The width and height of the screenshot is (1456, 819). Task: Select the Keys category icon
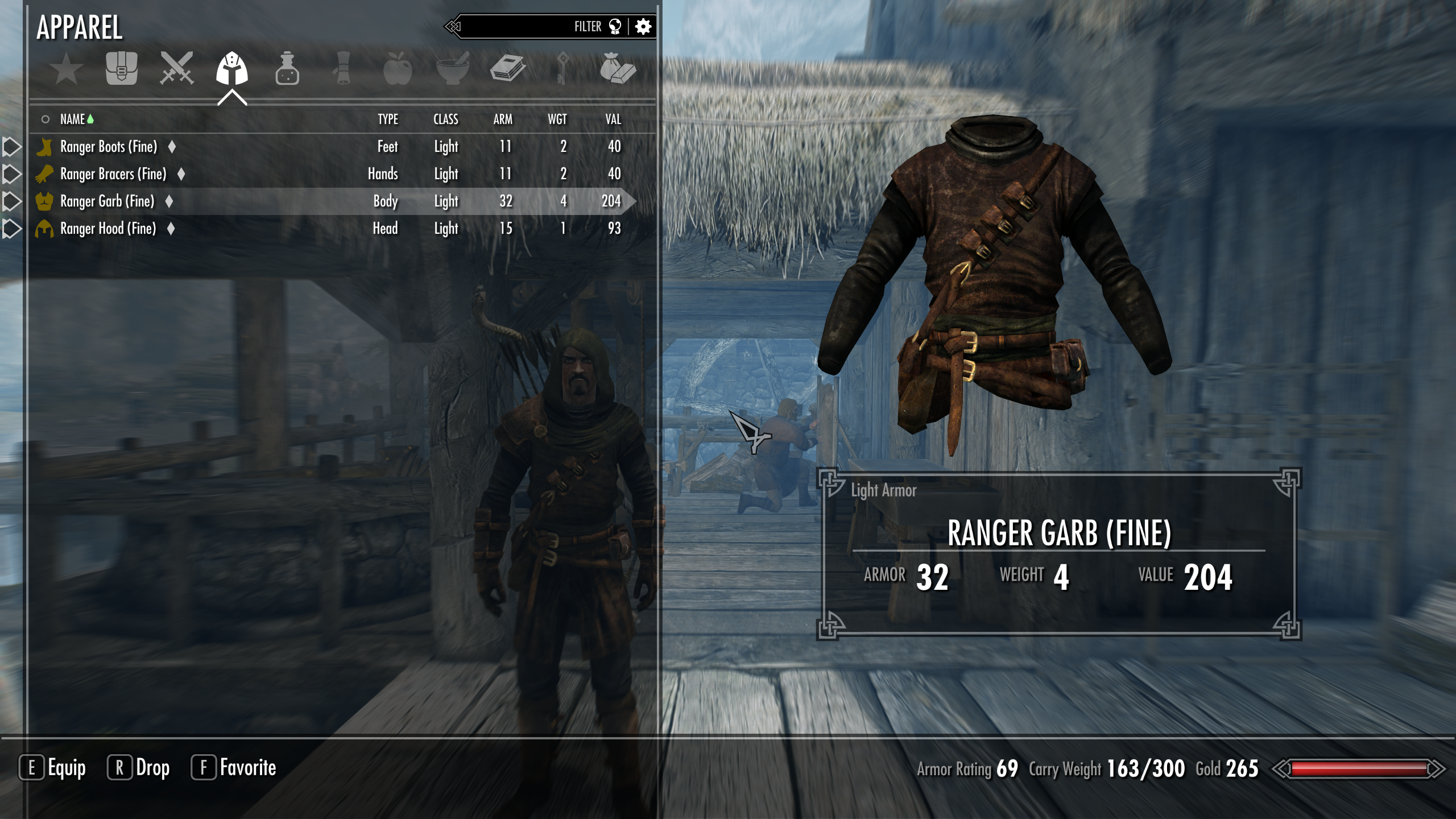[563, 69]
